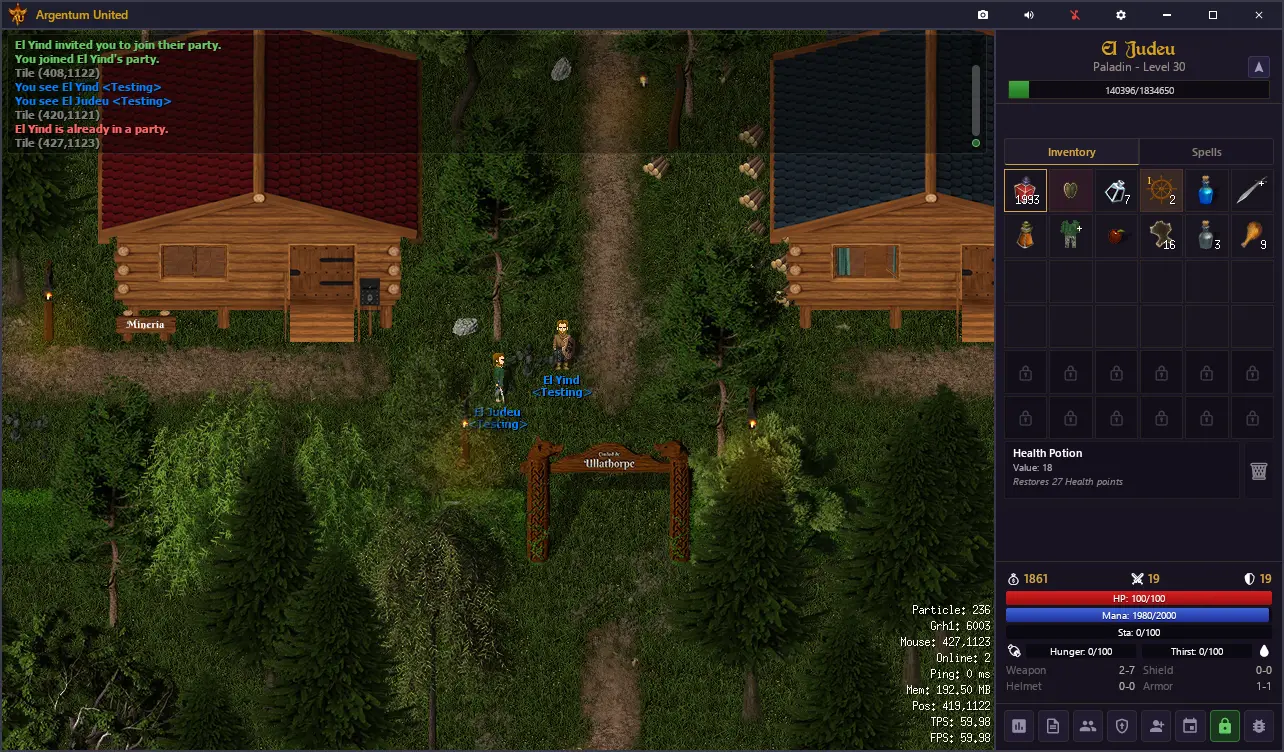1284x752 pixels.
Task: Select the red Health Potion slot
Action: point(1026,190)
